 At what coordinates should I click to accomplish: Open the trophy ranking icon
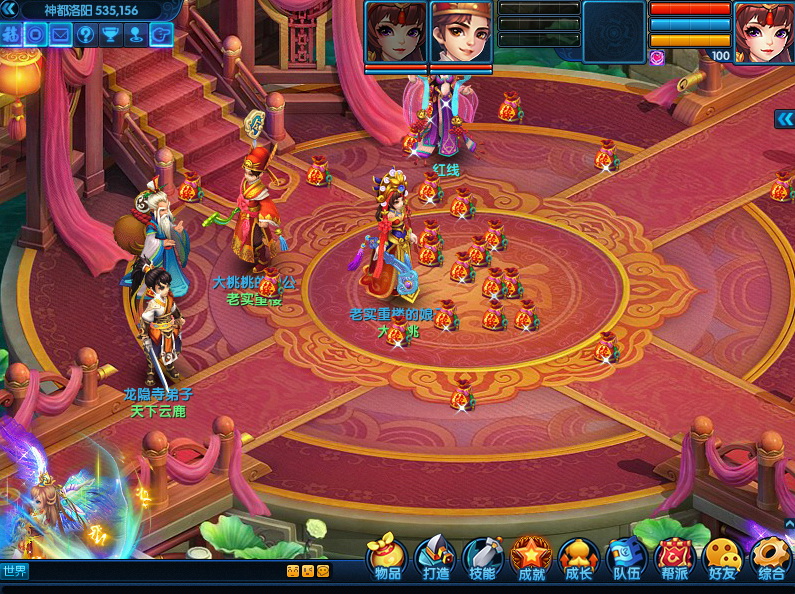(111, 34)
